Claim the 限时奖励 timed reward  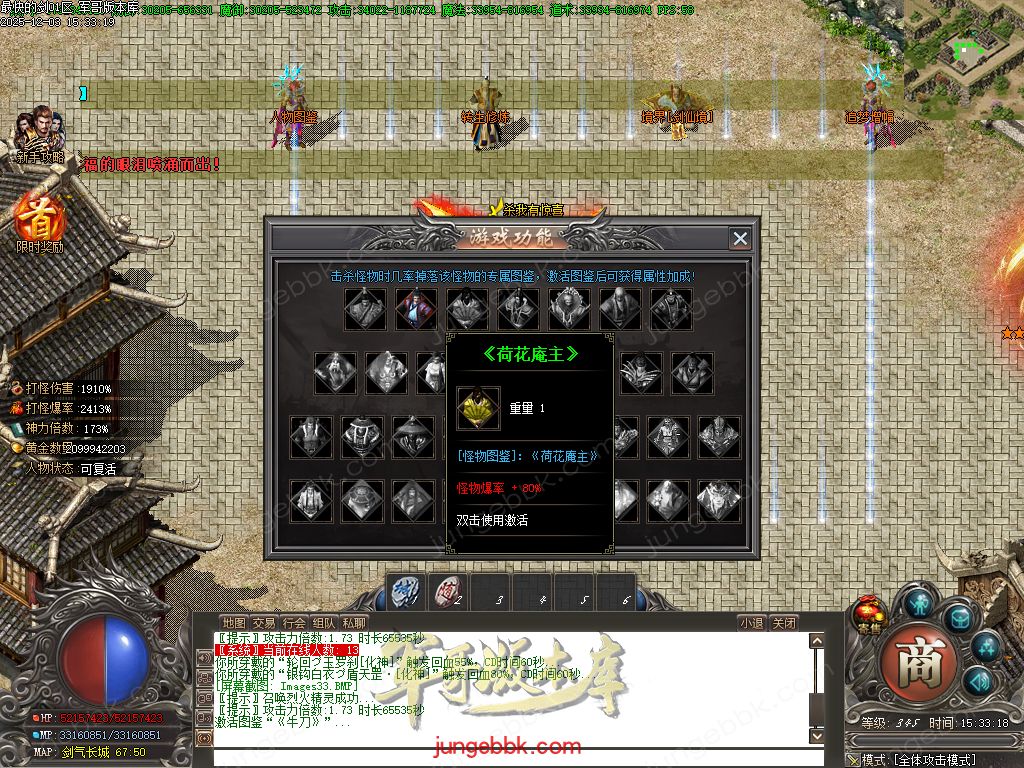click(40, 221)
